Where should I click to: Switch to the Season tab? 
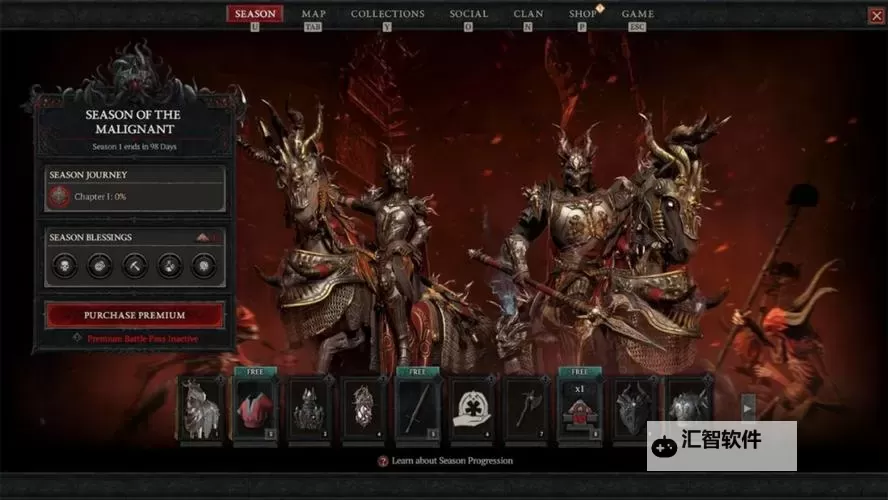pos(255,14)
